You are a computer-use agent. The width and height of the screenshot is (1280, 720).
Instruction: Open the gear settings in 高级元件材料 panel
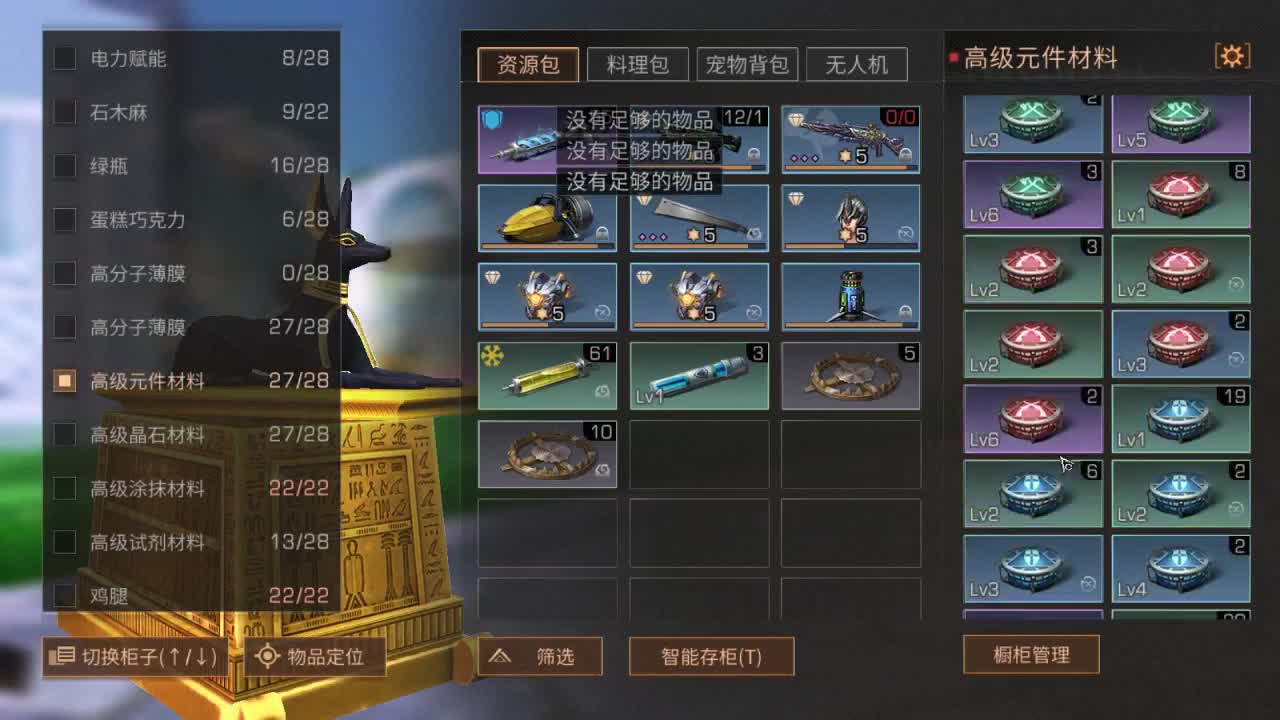(1232, 57)
